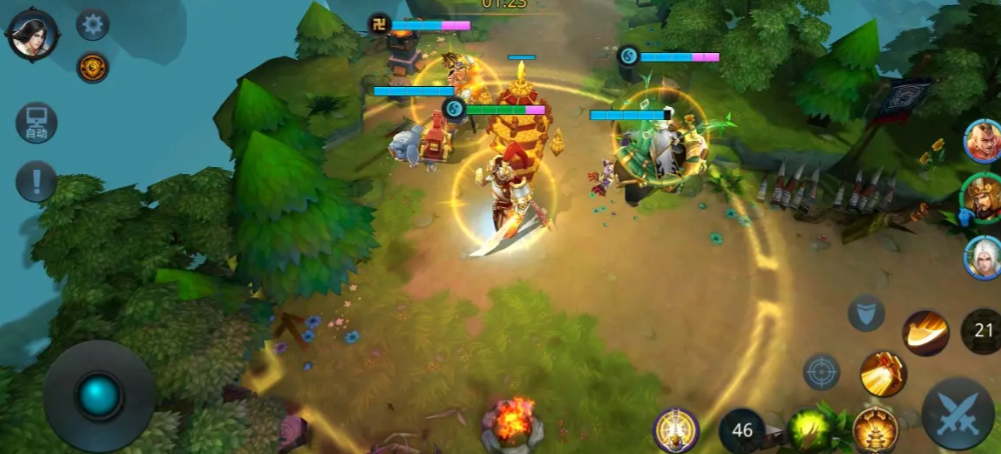Click the exclamation mark alert button
The height and width of the screenshot is (454, 1001).
pyautogui.click(x=36, y=182)
